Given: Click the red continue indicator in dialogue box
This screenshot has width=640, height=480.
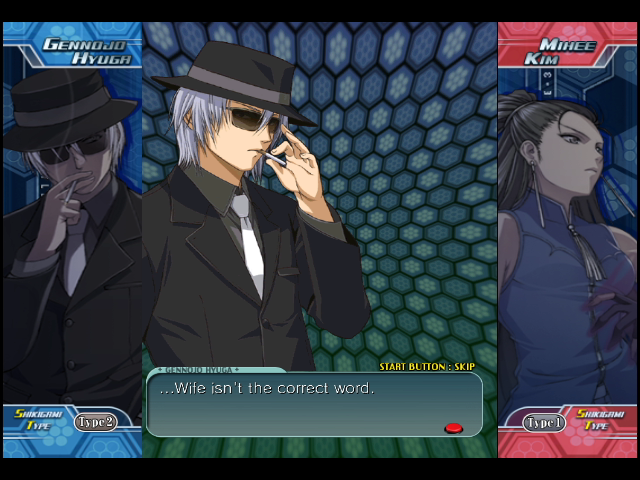Looking at the screenshot, I should [453, 428].
